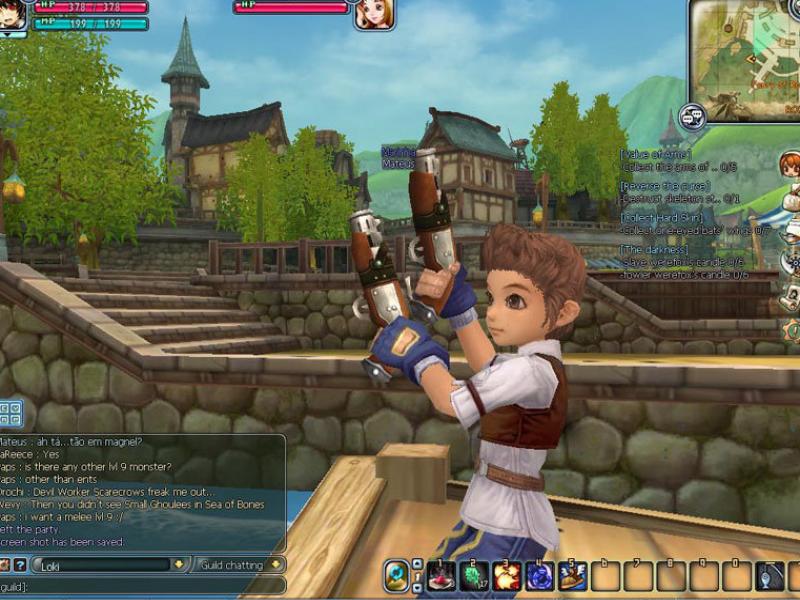
Task: Select the target portrait at top center
Action: (373, 13)
